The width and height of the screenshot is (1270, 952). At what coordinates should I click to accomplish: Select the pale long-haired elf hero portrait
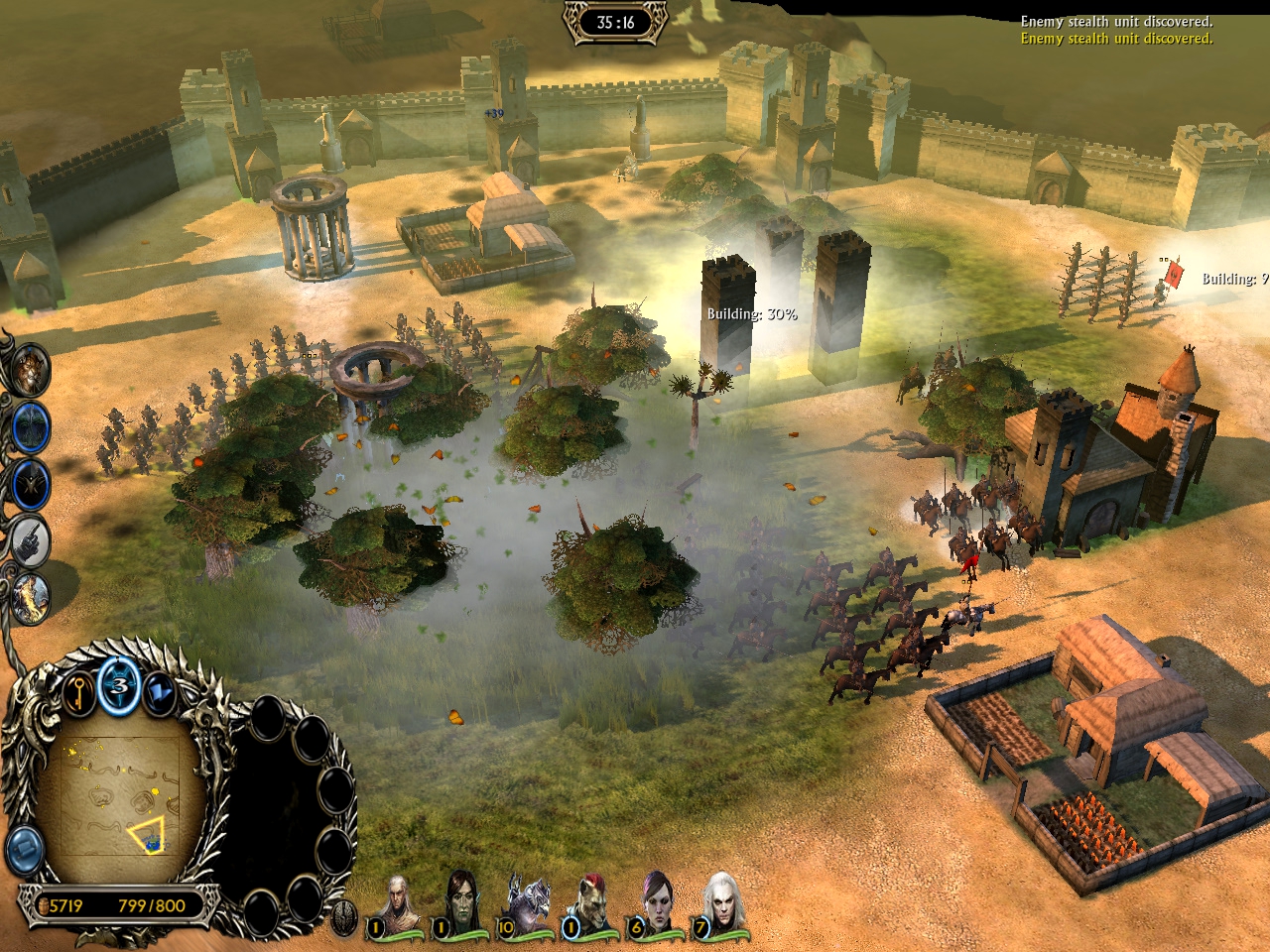[398, 902]
